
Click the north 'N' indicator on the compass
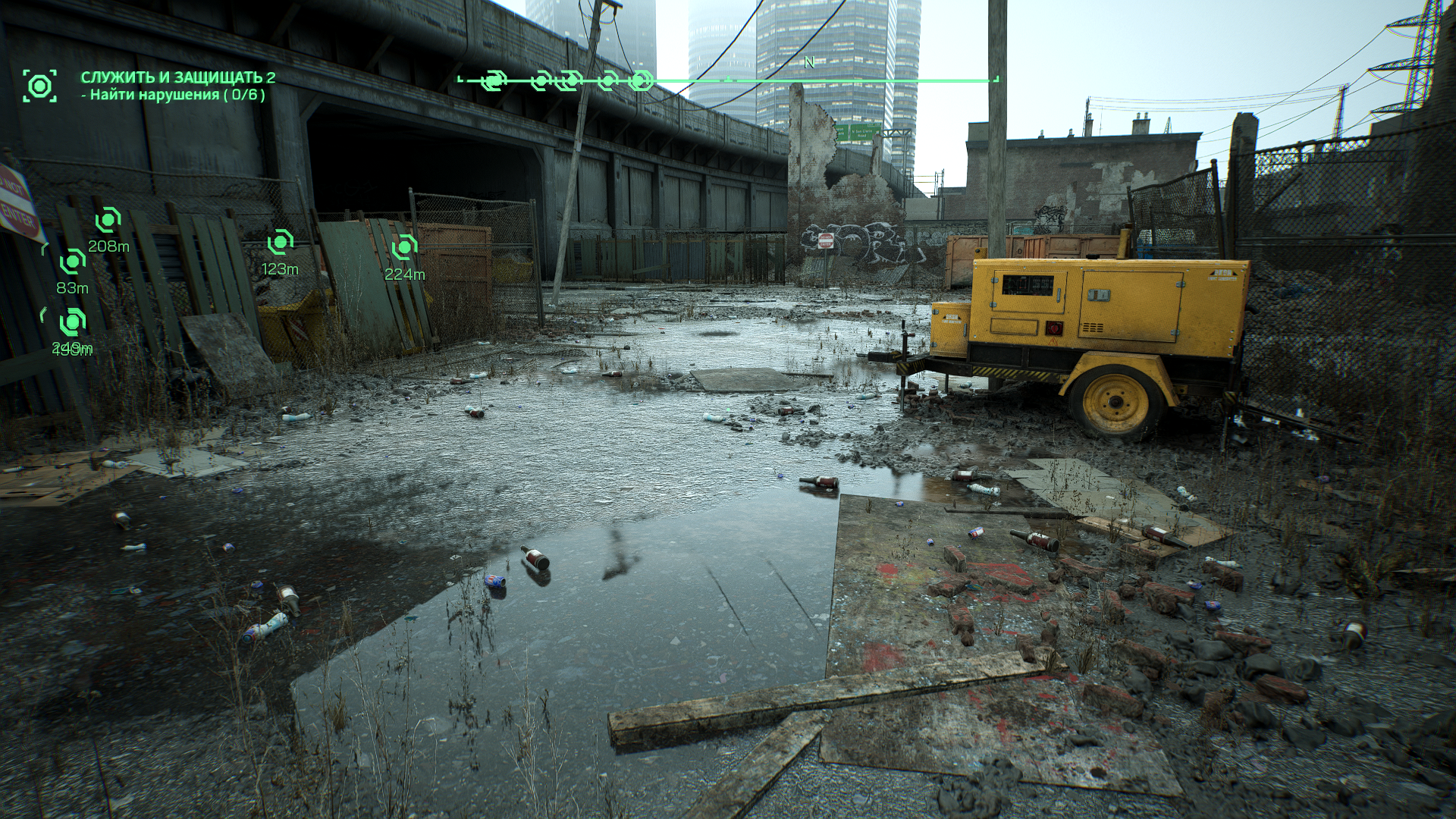(x=809, y=63)
